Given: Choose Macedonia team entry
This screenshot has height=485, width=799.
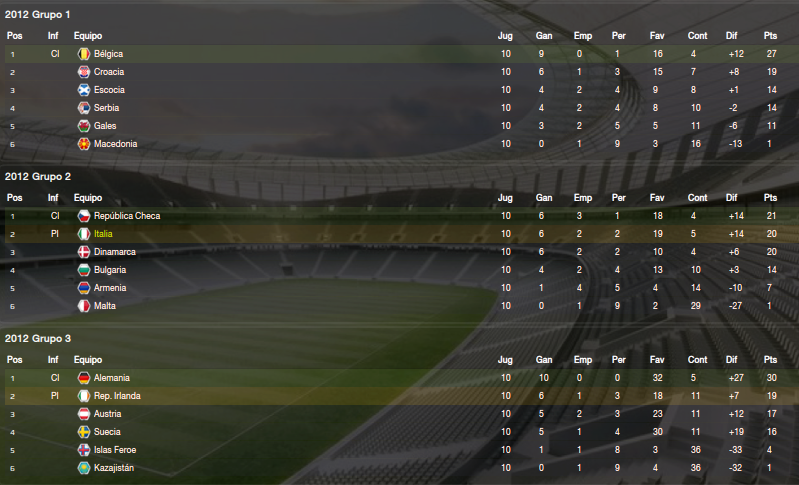Looking at the screenshot, I should (x=115, y=144).
